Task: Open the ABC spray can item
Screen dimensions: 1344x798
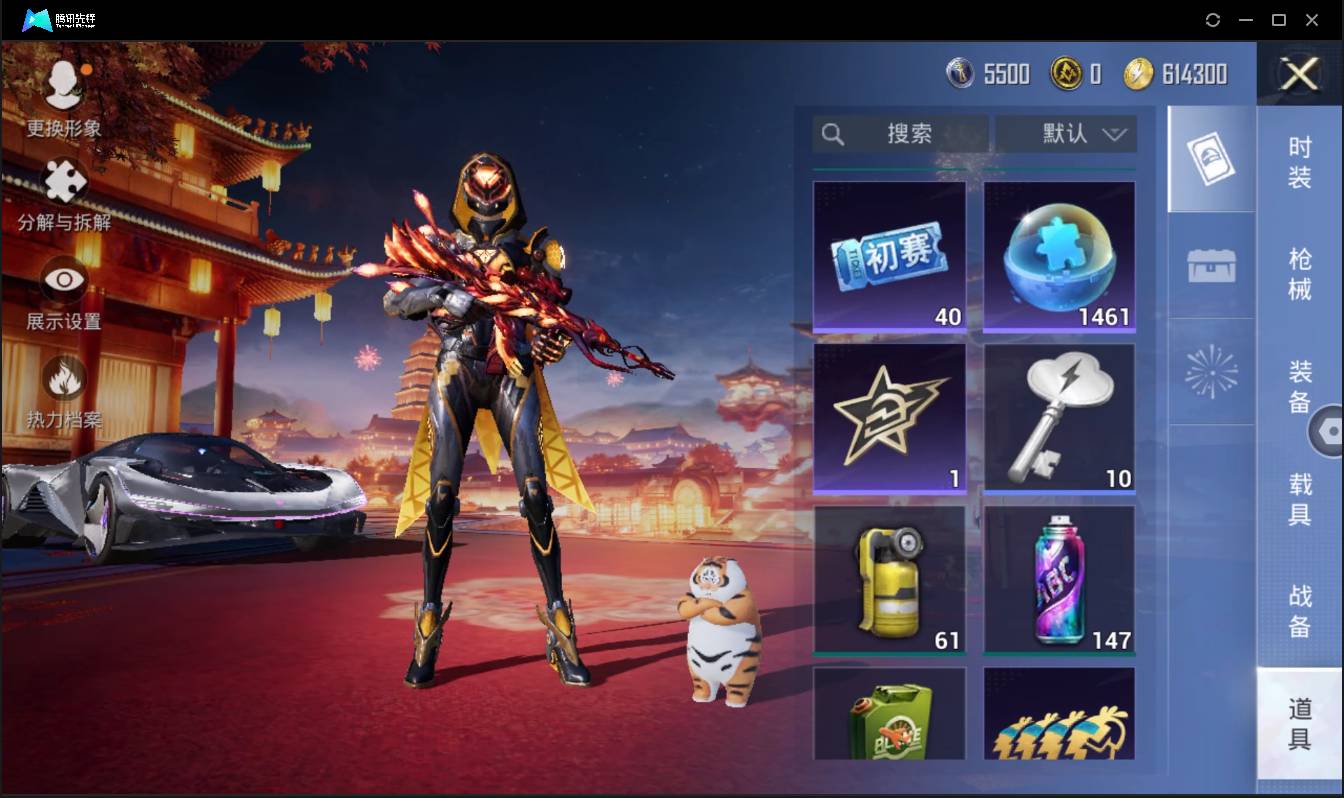Action: 1059,578
